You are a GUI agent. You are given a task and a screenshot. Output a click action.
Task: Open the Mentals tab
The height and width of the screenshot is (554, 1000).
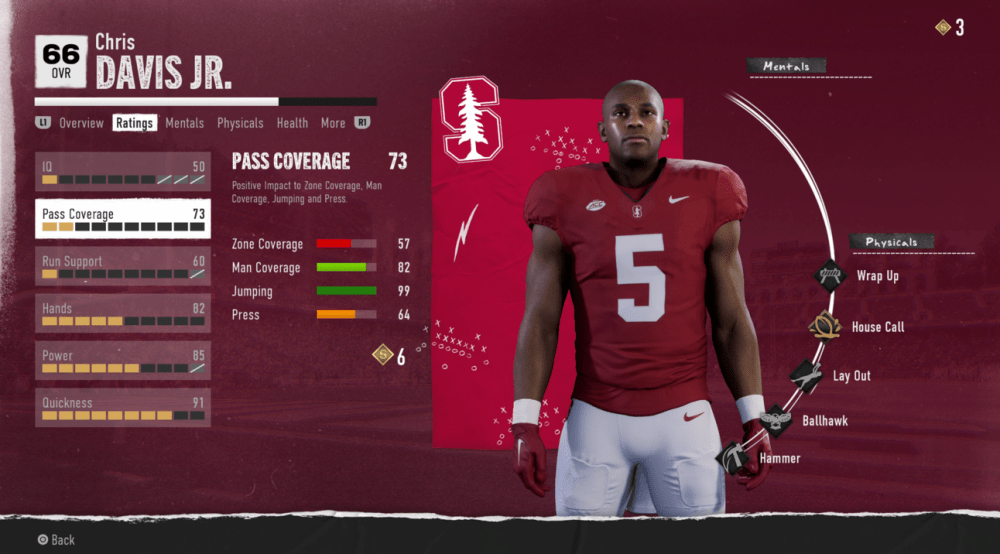(x=184, y=123)
